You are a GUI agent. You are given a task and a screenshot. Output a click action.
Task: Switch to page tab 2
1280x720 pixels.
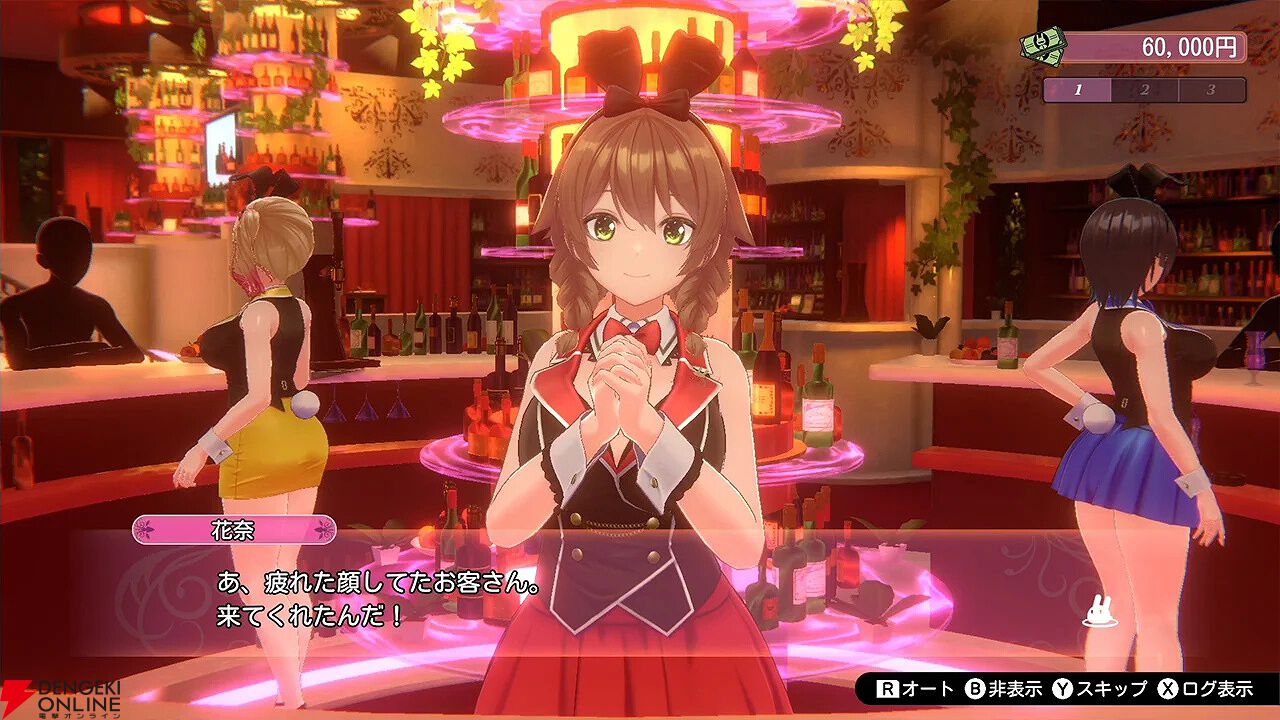[x=1145, y=89]
